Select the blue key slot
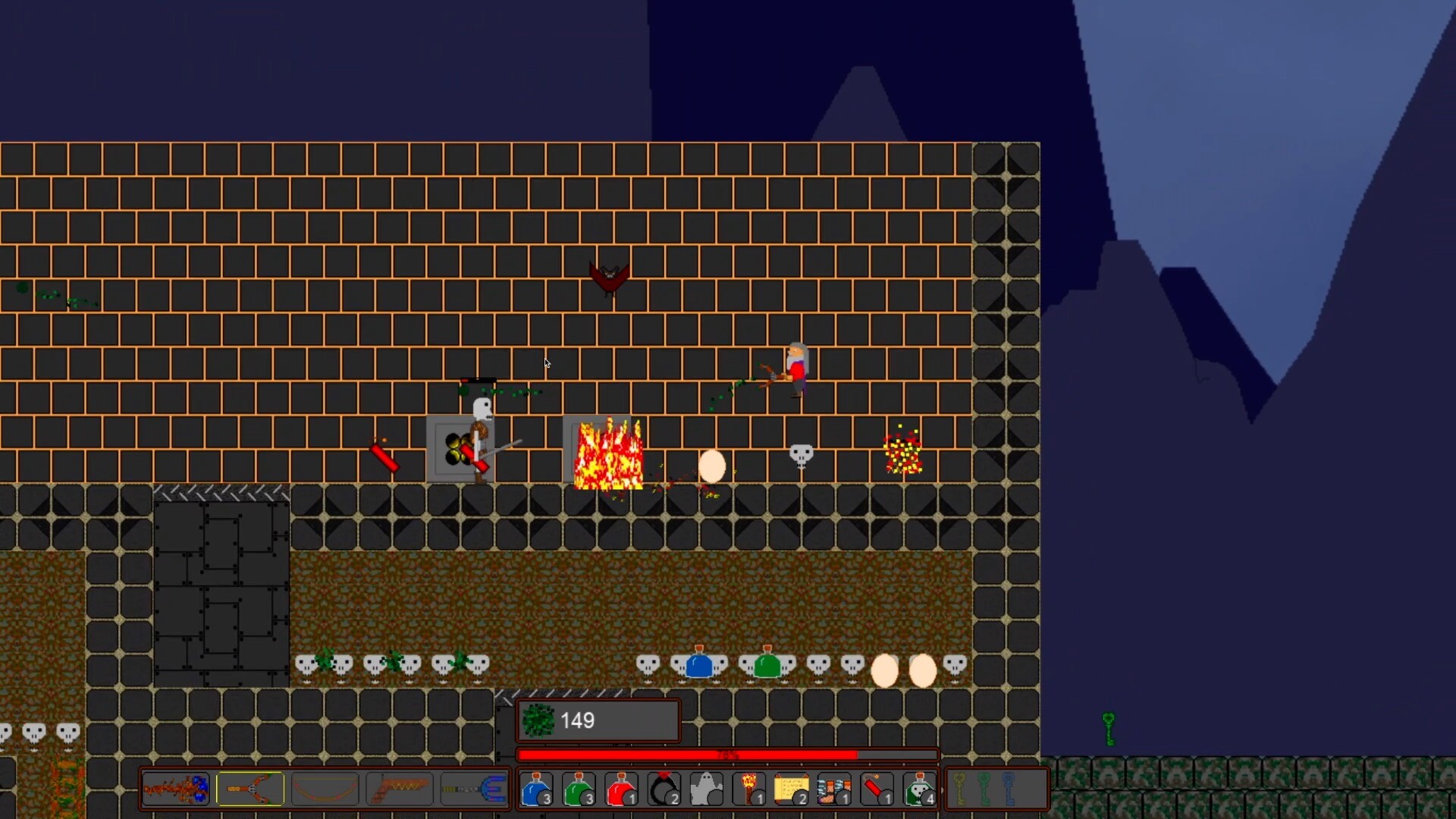Image resolution: width=1456 pixels, height=819 pixels. coord(1009,789)
